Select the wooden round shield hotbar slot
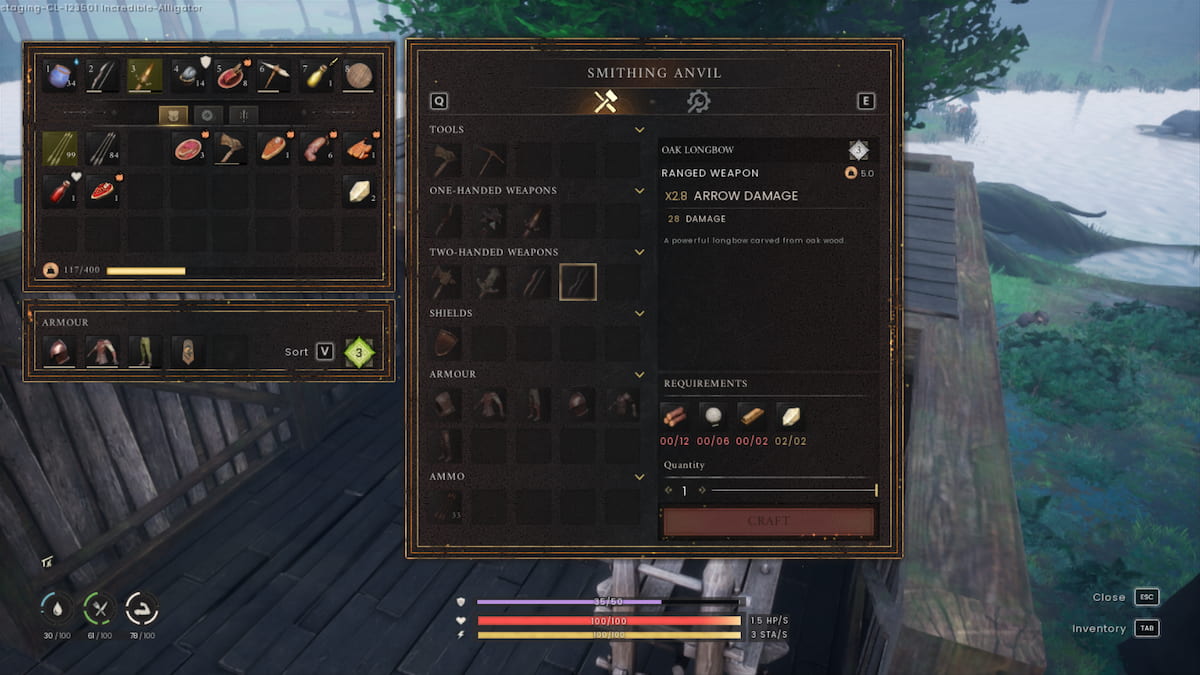 pos(359,75)
